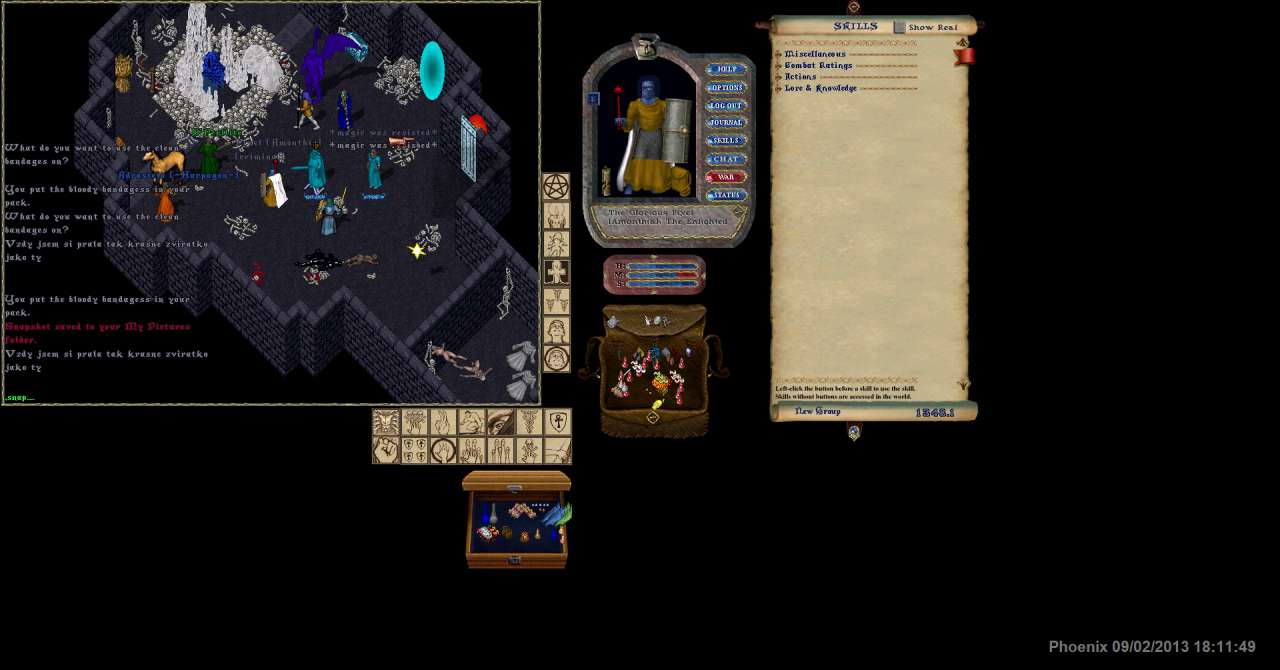The image size is (1280, 670).
Task: Open the Help menu on paperdoll
Action: tap(726, 69)
